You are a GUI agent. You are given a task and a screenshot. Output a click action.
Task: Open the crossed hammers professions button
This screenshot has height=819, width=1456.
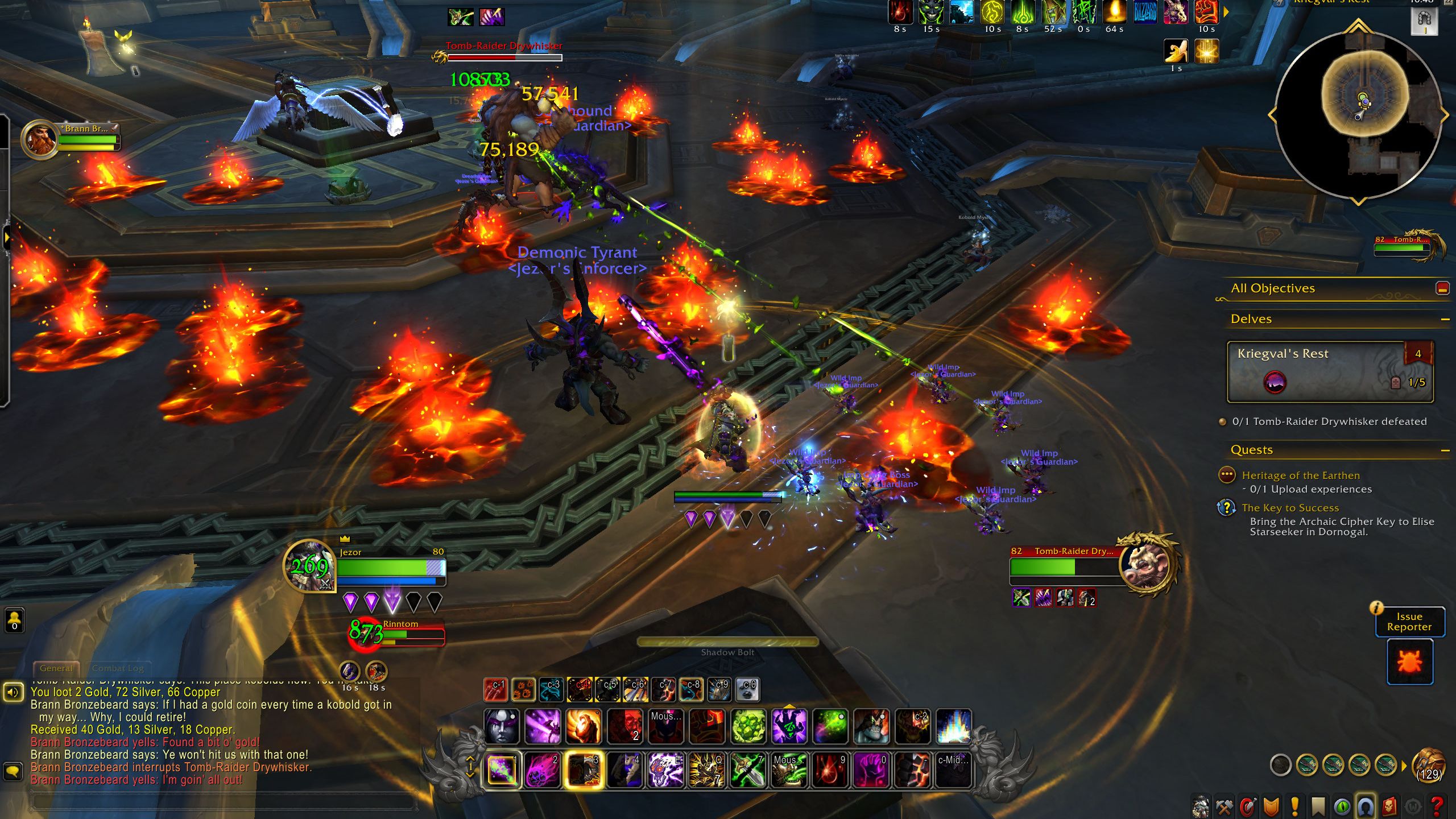point(1224,806)
